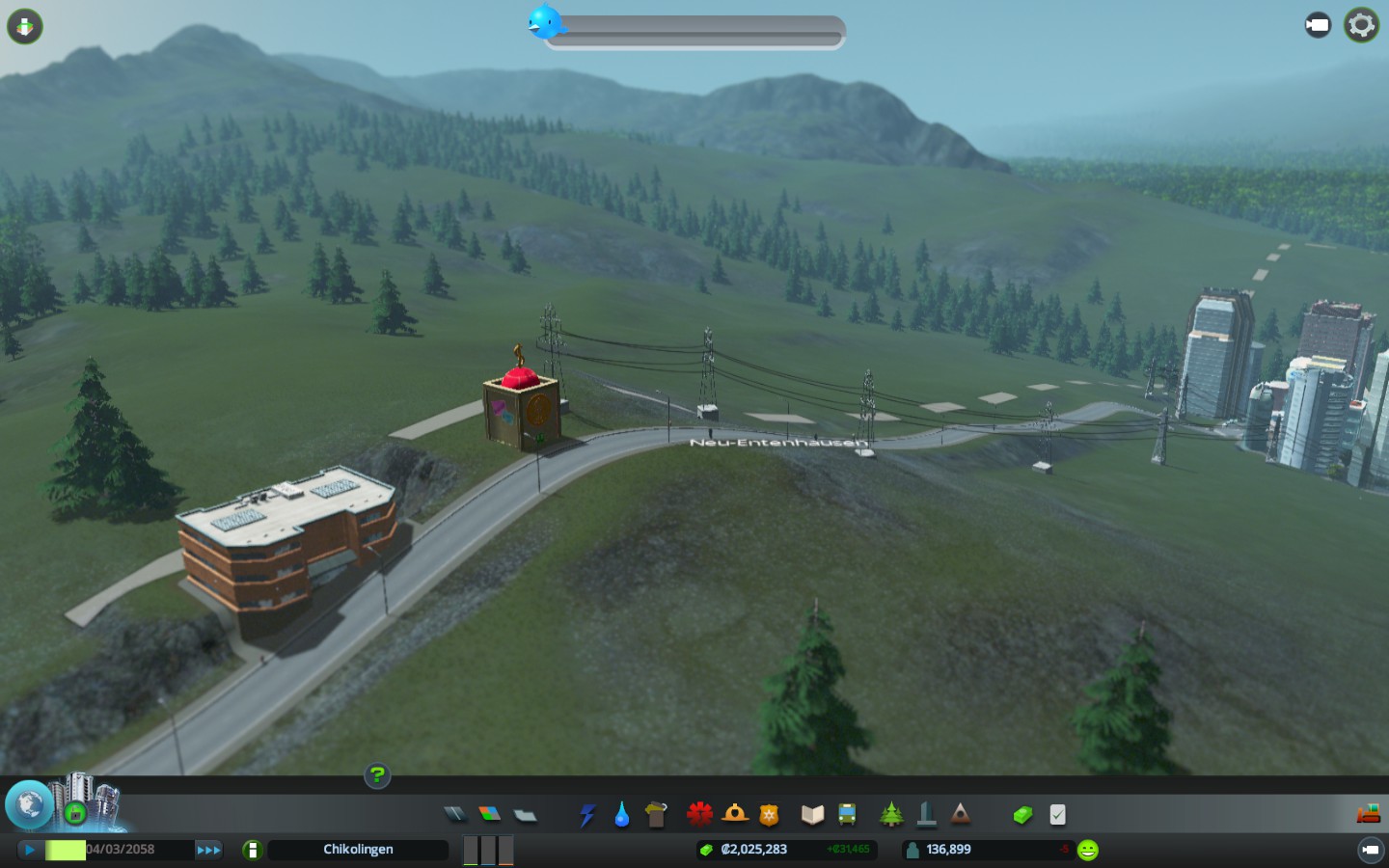
Task: Change simulation speed with triple arrows
Action: pos(208,850)
